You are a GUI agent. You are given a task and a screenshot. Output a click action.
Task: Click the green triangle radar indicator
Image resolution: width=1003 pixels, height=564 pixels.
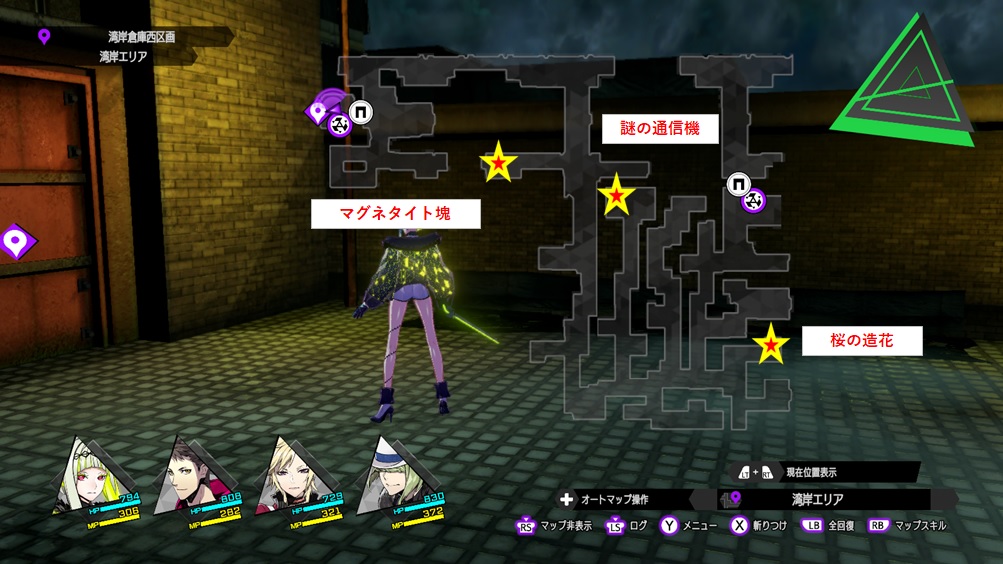pos(909,86)
